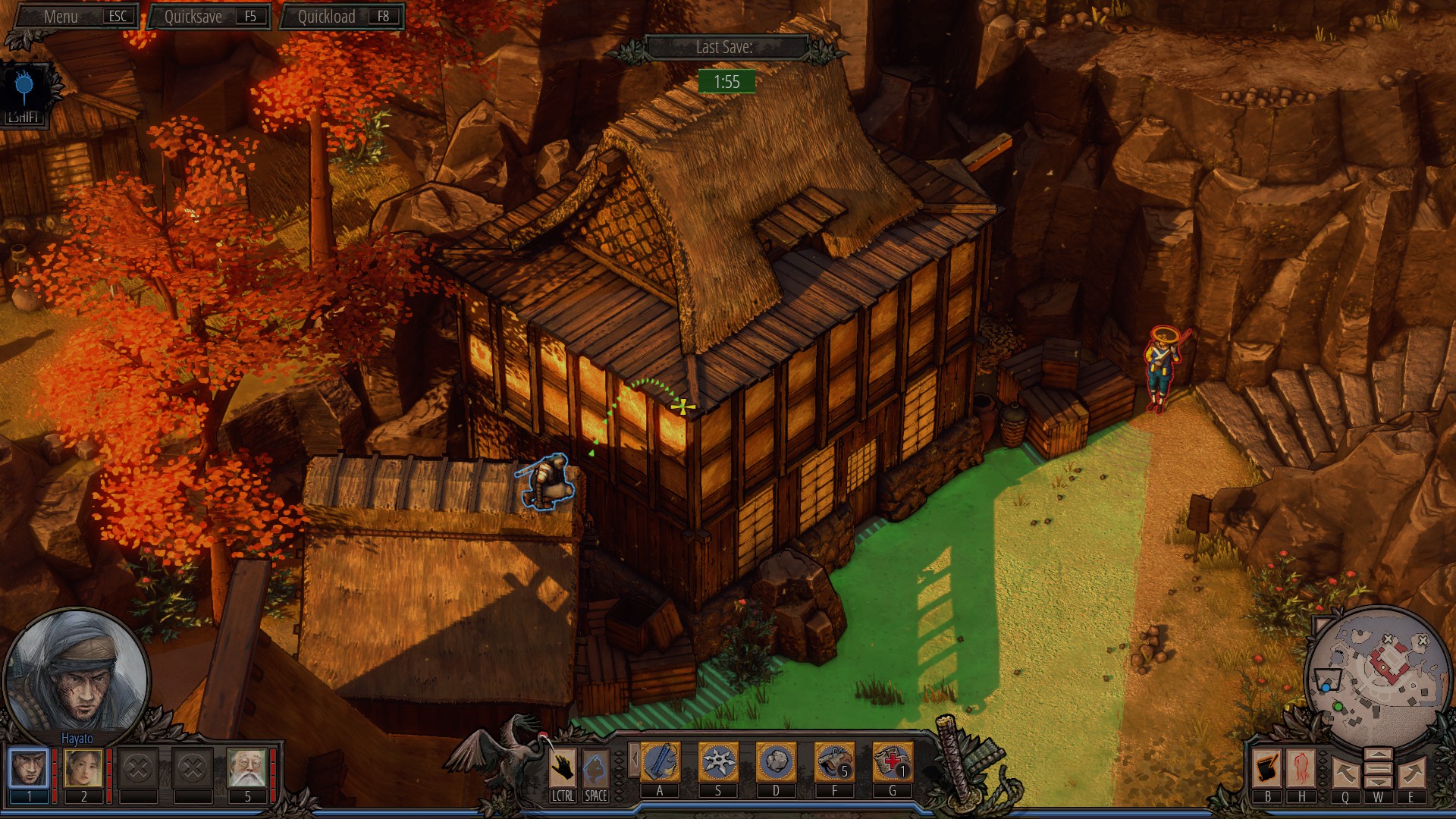Use the medical kit item
Screen dimensions: 1456x819
pyautogui.click(x=892, y=762)
